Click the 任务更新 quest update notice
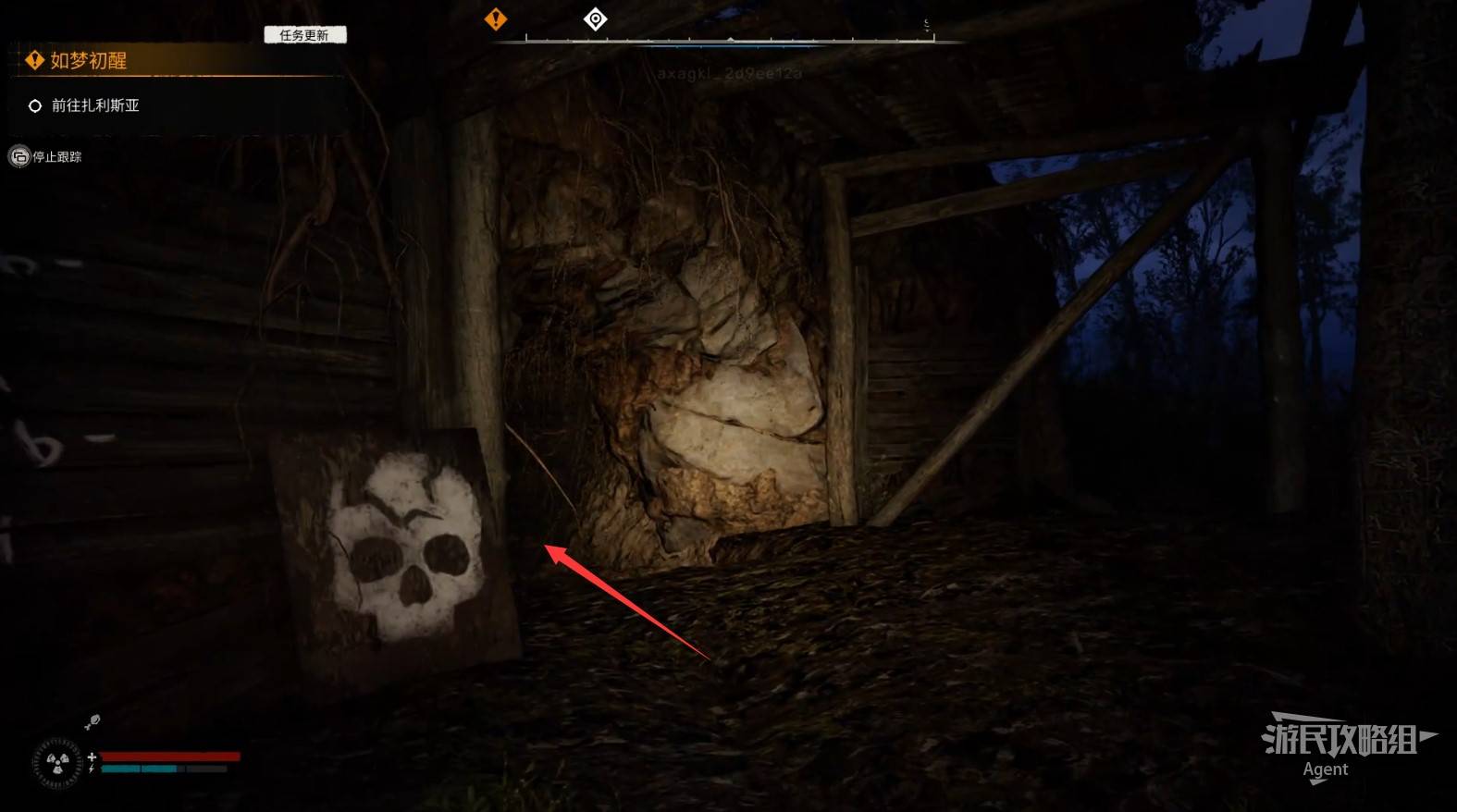Screen dimensions: 1457x812 tap(304, 35)
